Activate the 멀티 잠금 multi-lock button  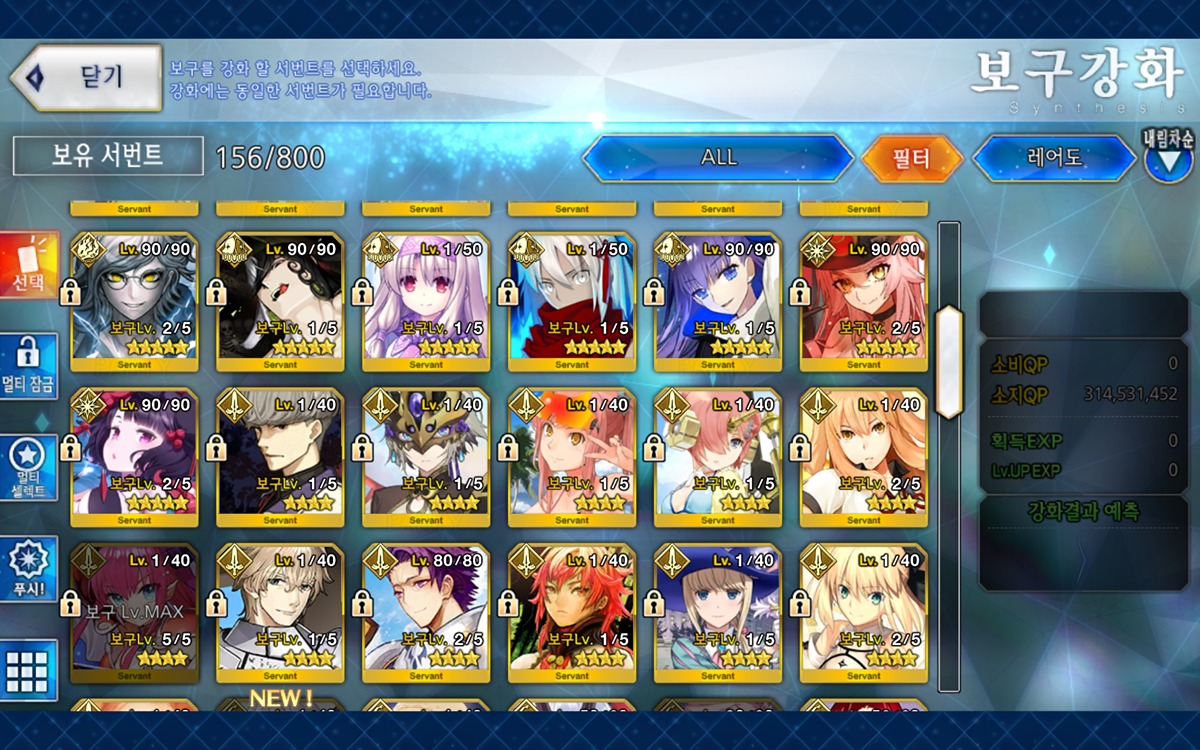coord(29,365)
